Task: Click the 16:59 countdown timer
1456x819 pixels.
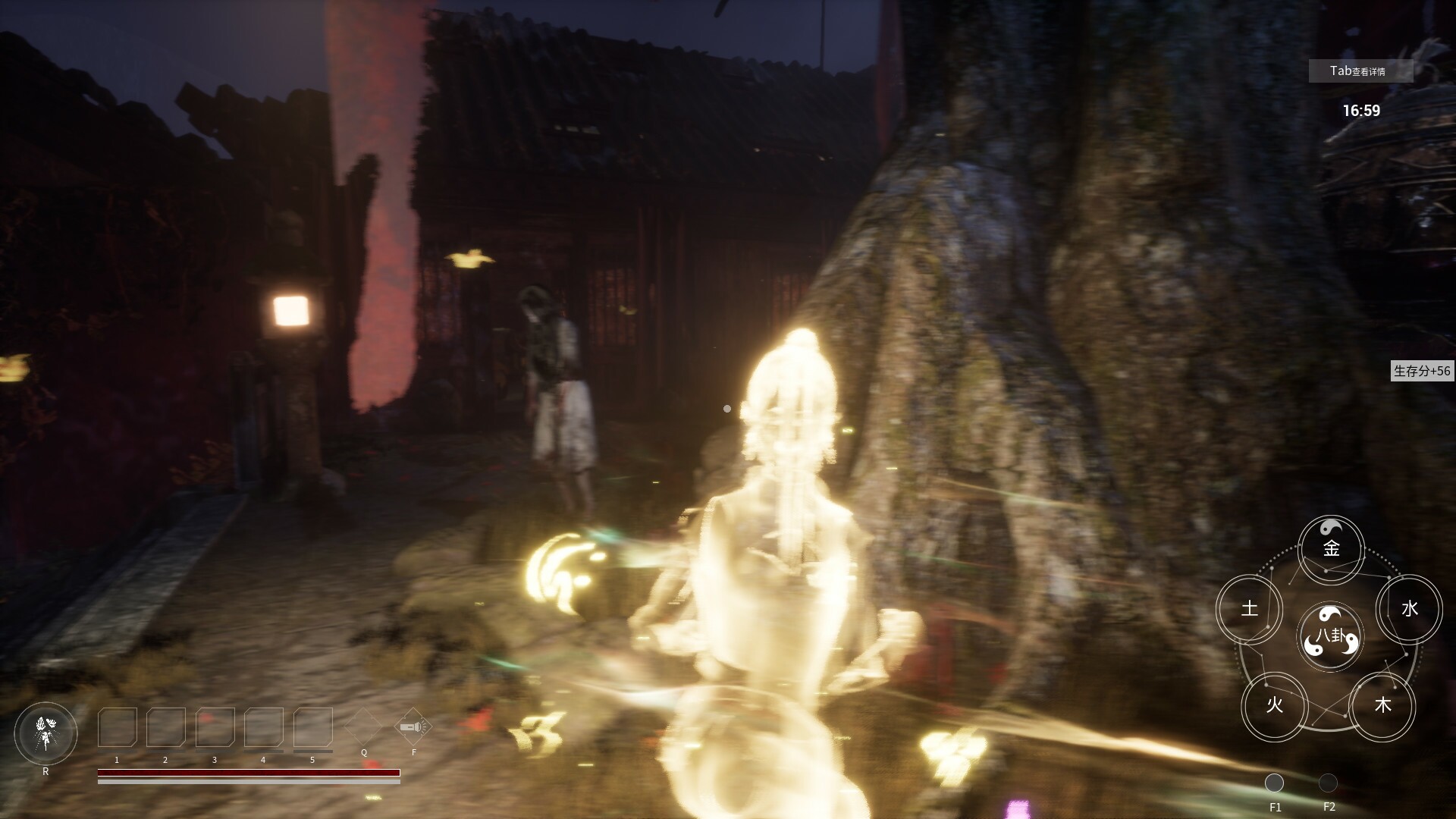Action: [x=1361, y=109]
